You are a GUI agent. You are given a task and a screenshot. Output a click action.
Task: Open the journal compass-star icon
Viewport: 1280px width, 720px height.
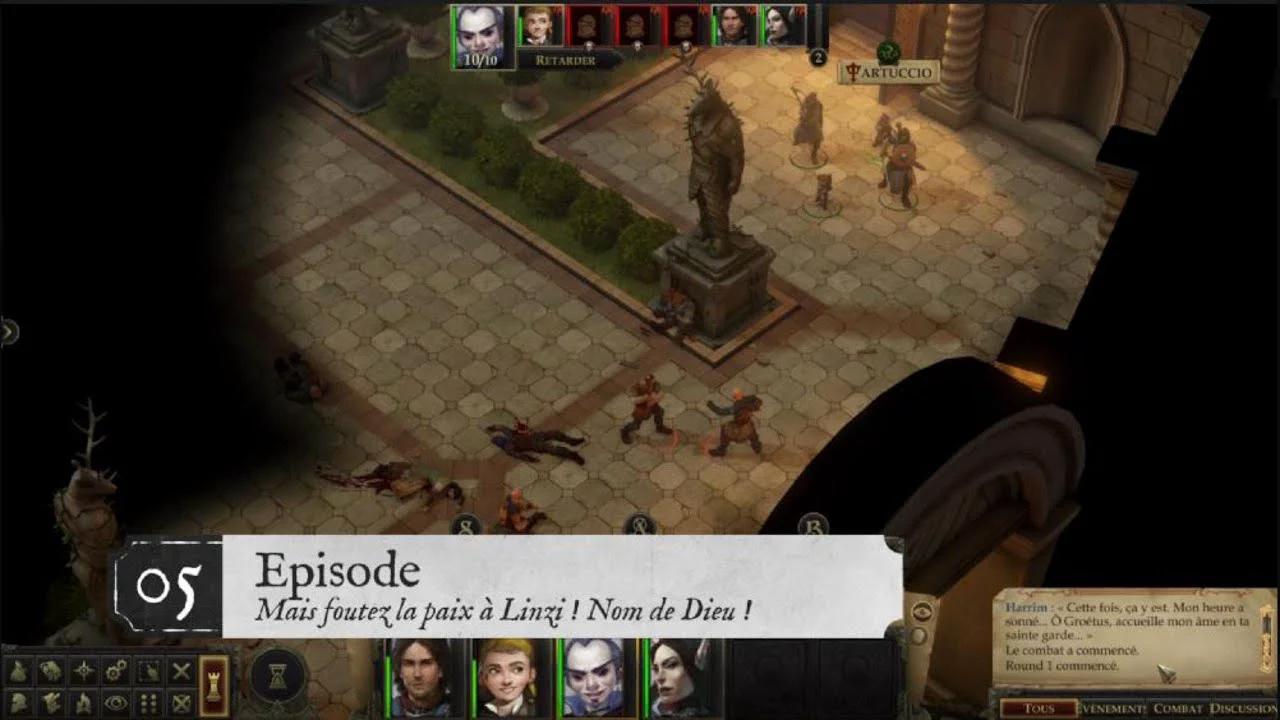click(x=81, y=670)
